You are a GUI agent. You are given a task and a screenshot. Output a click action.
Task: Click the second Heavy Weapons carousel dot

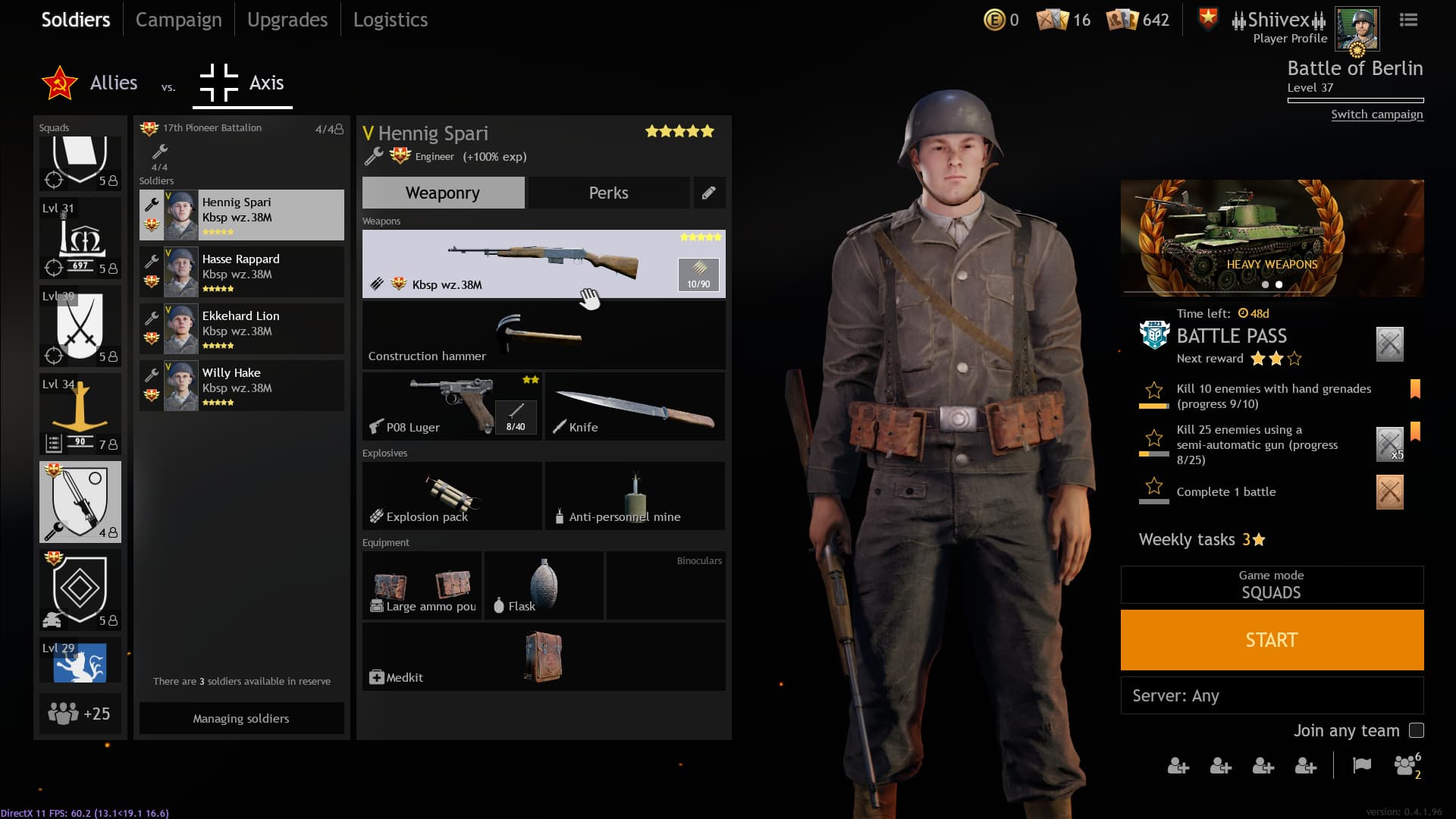[x=1279, y=284]
